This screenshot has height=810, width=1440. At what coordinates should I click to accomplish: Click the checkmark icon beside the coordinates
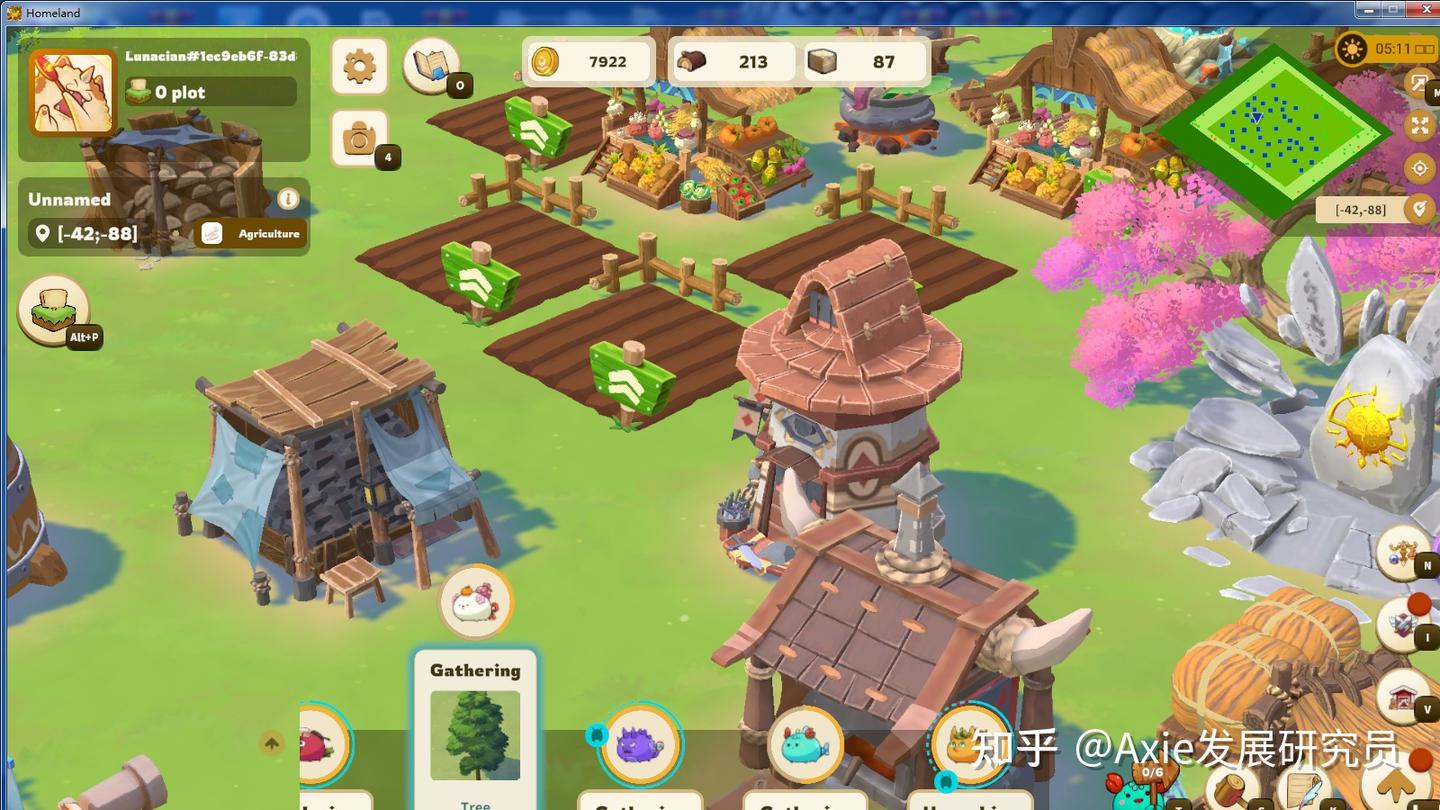pos(1421,210)
